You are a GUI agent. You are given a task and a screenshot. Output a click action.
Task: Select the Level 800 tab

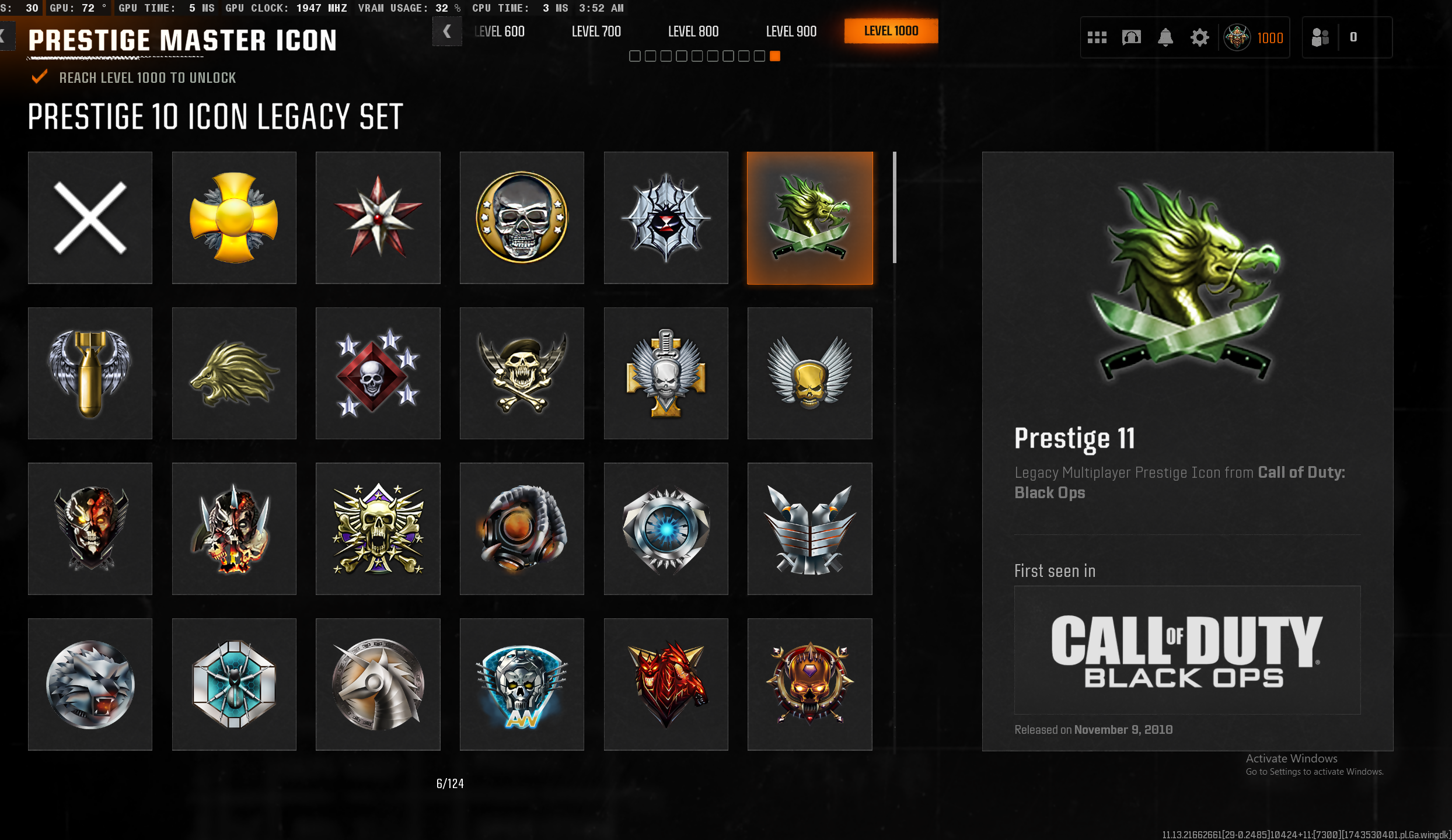pos(693,32)
